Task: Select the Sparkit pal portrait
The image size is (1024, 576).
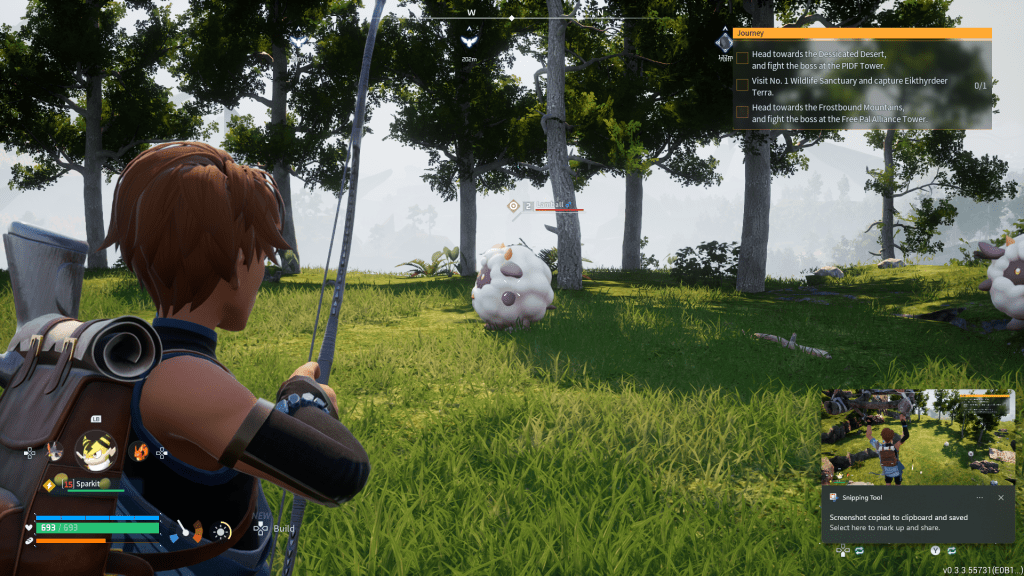Action: [x=95, y=452]
